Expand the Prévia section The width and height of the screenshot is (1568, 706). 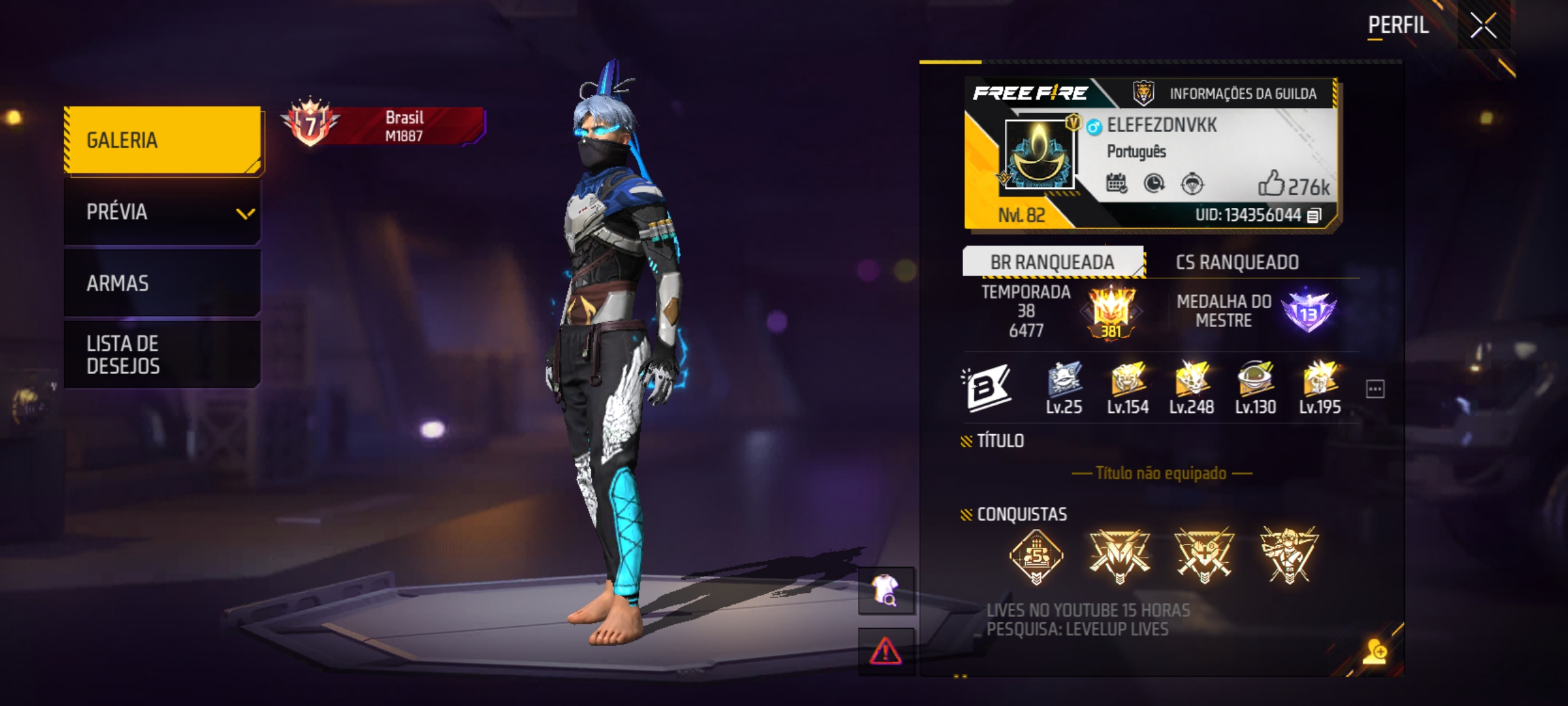tap(163, 212)
